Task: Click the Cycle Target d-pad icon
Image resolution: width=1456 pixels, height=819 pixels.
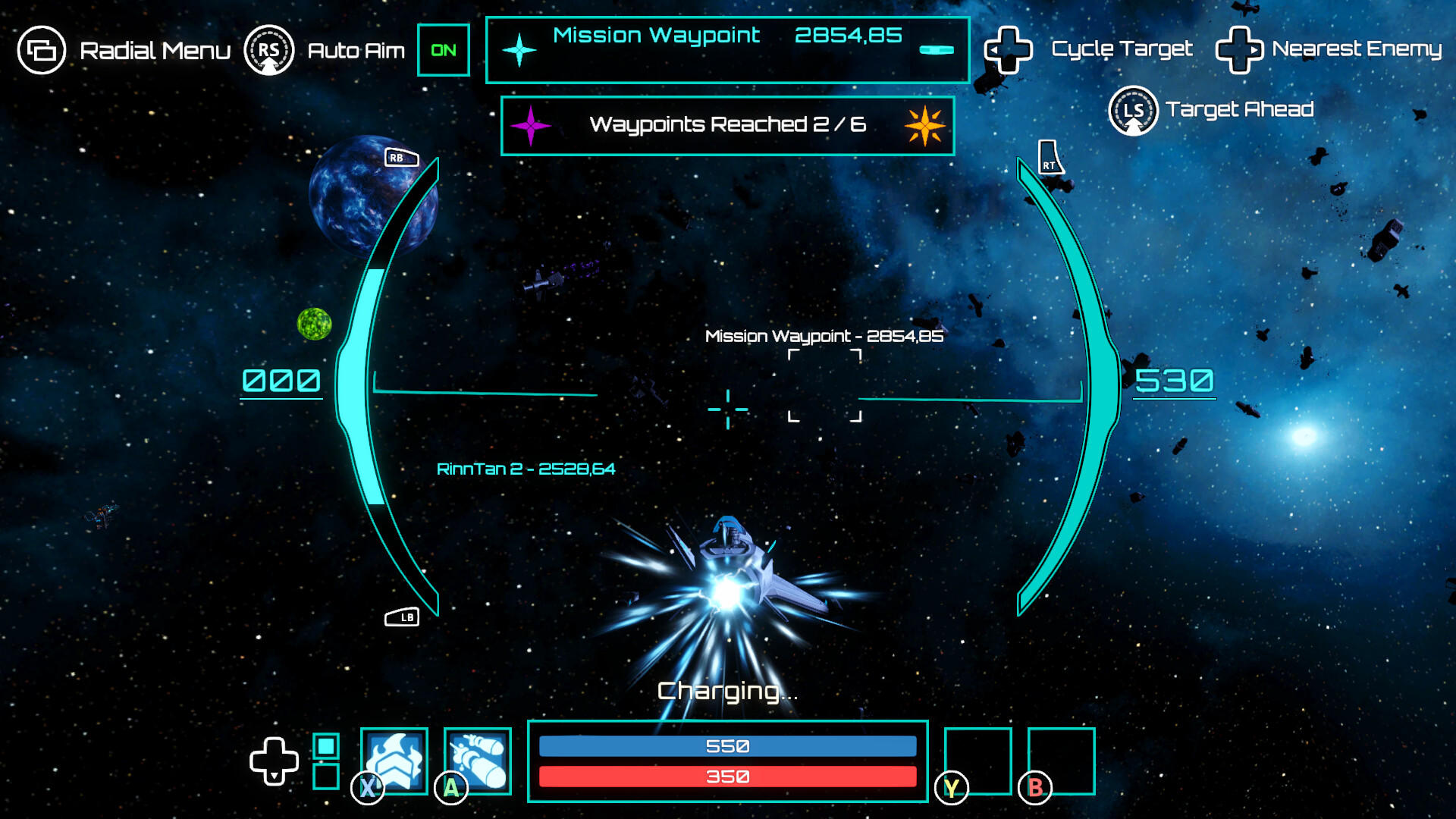Action: pyautogui.click(x=1009, y=50)
